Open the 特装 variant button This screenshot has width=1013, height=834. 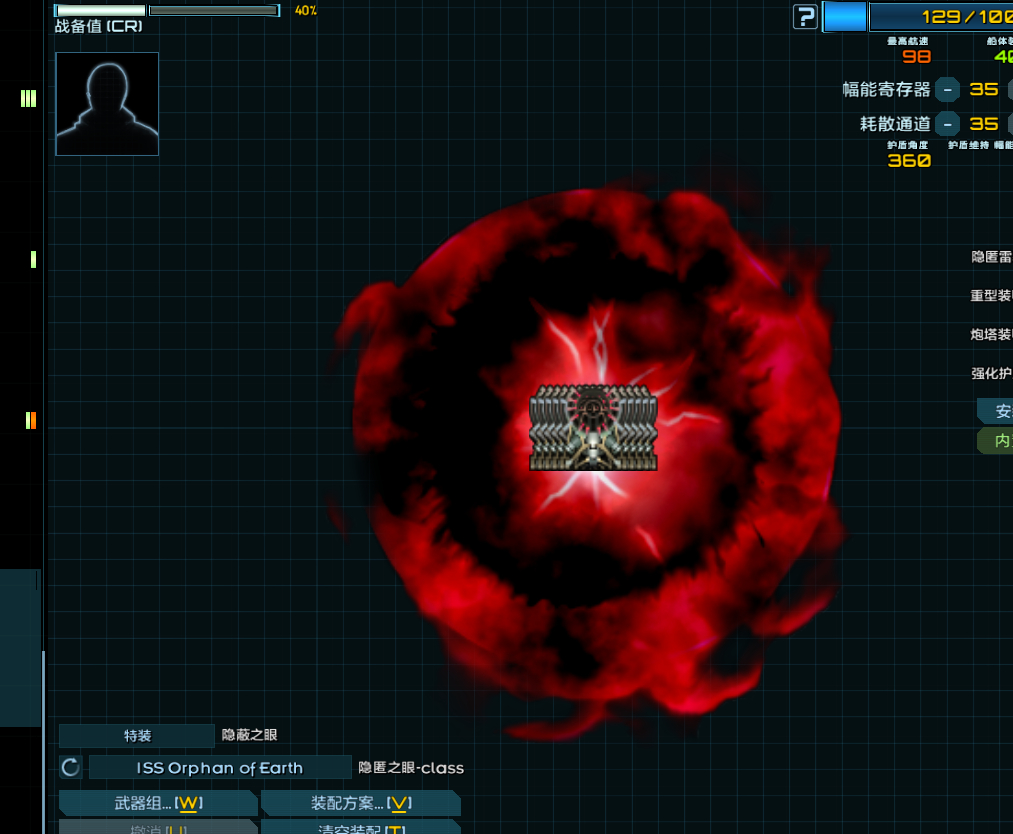[x=137, y=736]
